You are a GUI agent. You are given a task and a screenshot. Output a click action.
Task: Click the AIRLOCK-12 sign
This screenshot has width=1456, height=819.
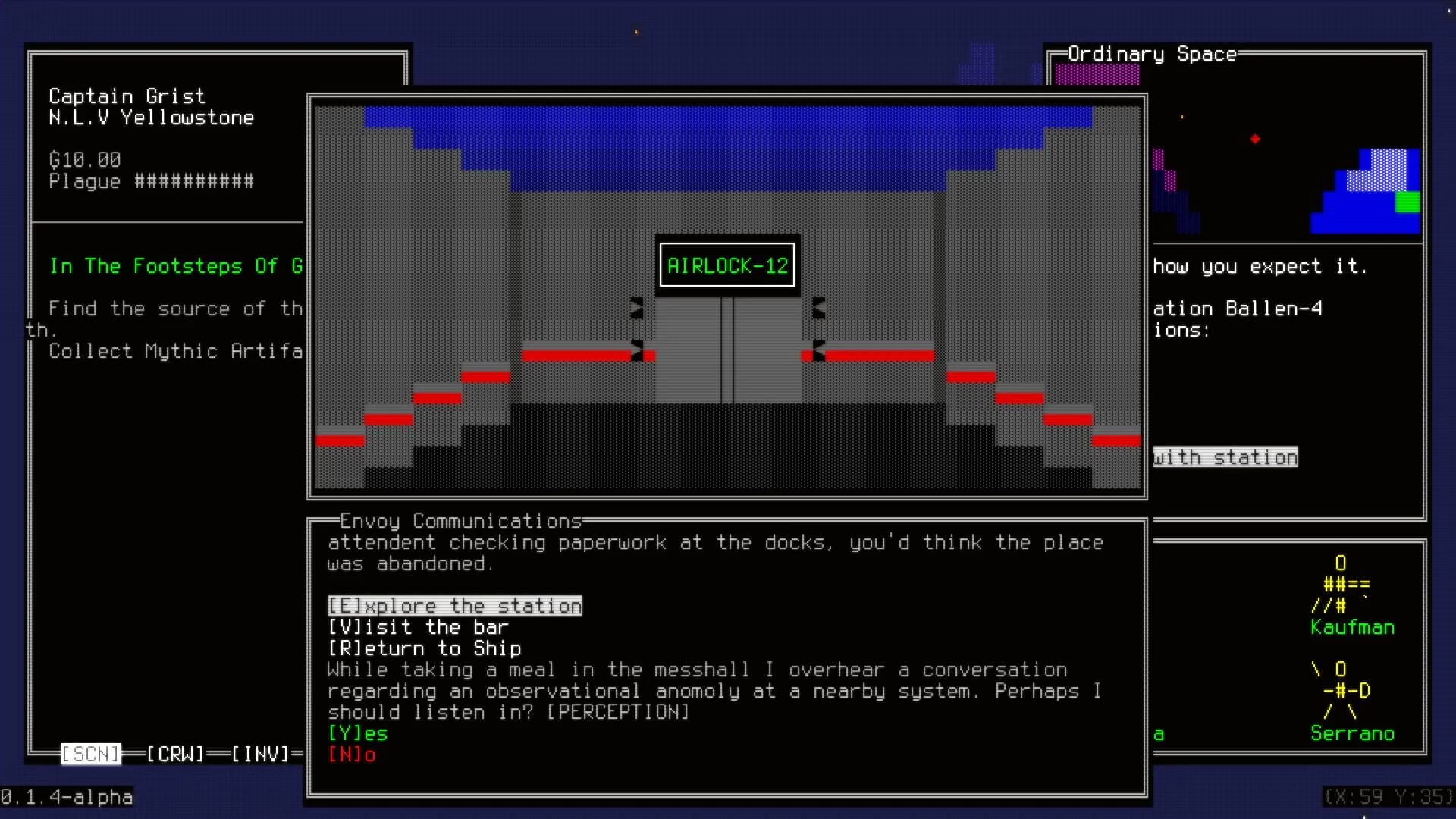pos(726,265)
